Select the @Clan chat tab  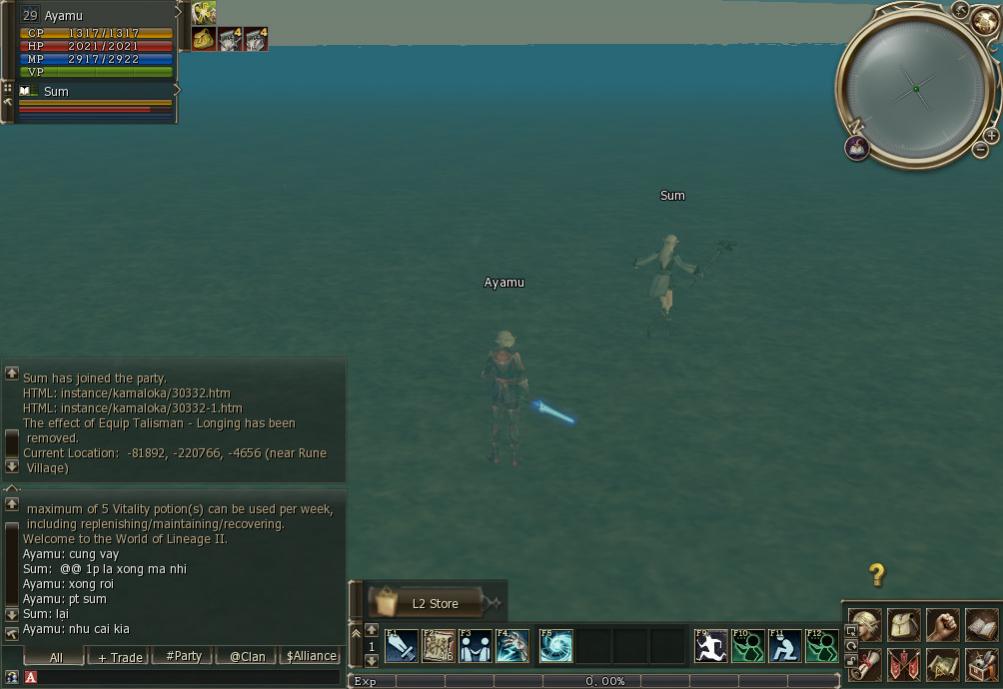click(247, 657)
